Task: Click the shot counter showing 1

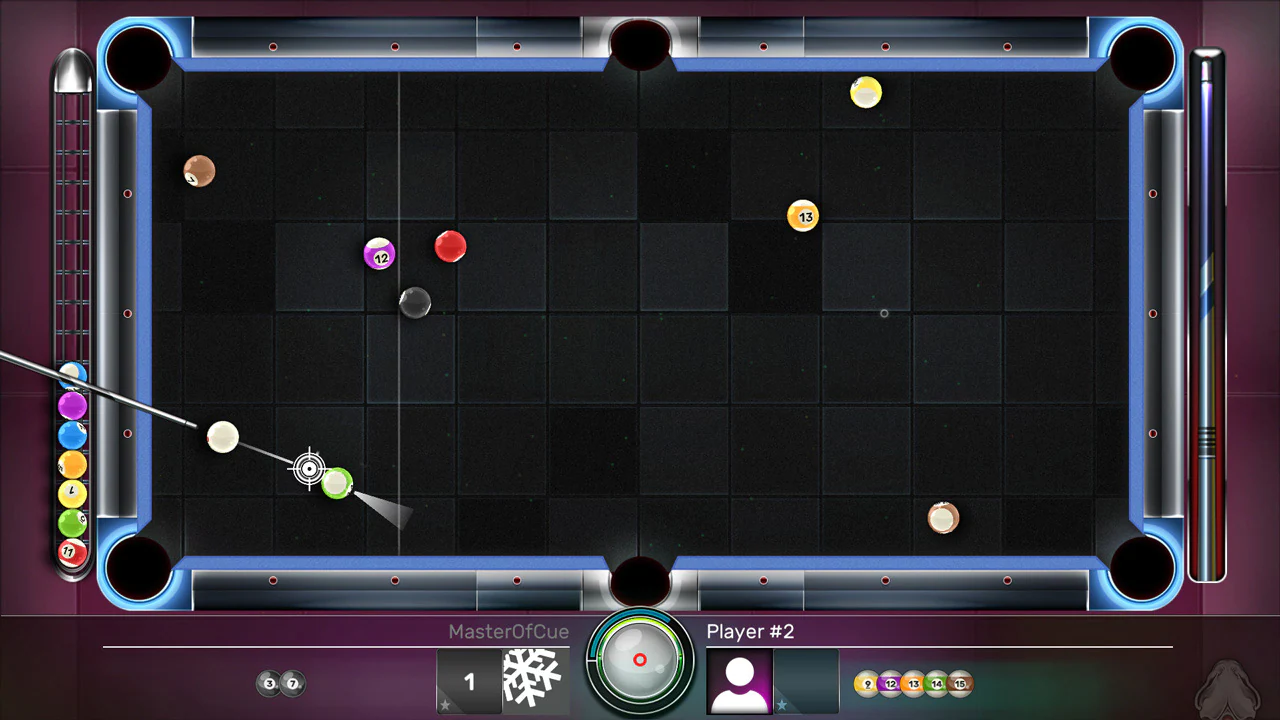Action: click(469, 681)
